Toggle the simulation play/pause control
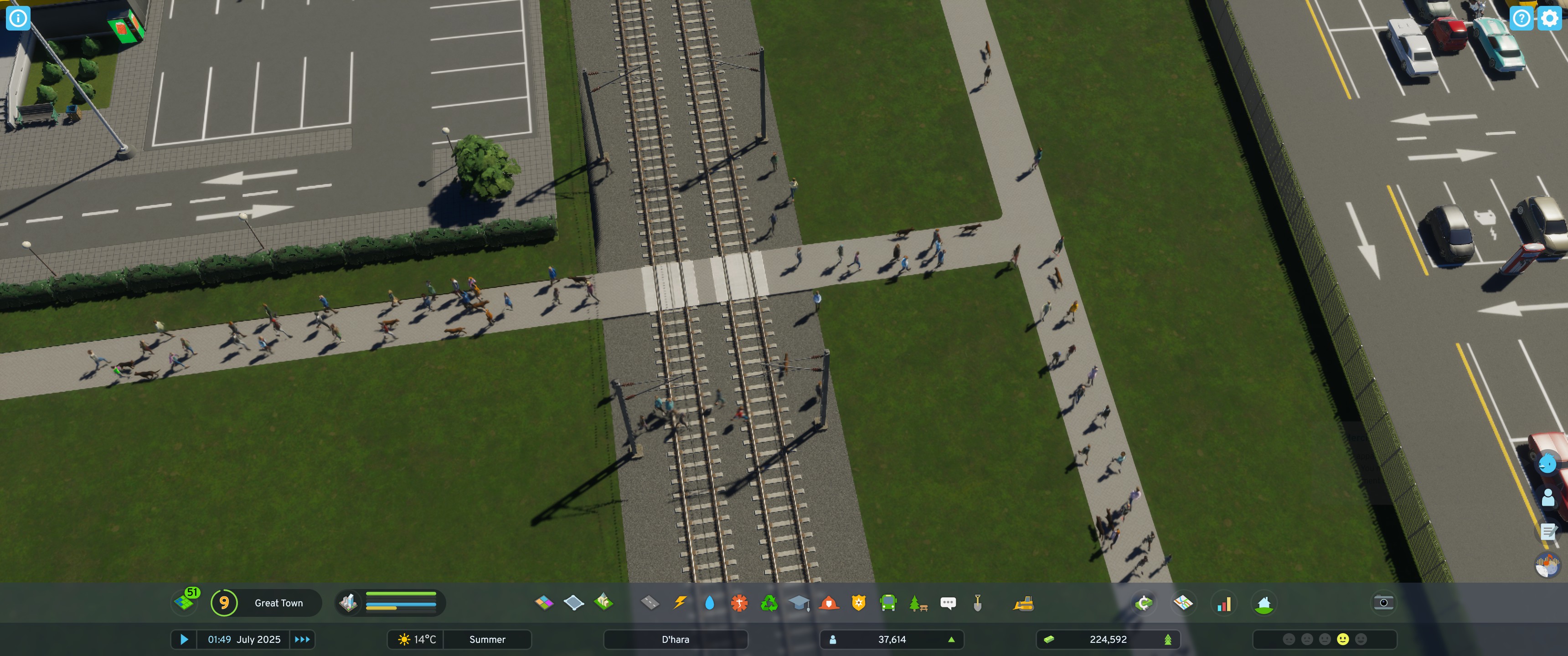Image resolution: width=1568 pixels, height=656 pixels. coord(185,639)
